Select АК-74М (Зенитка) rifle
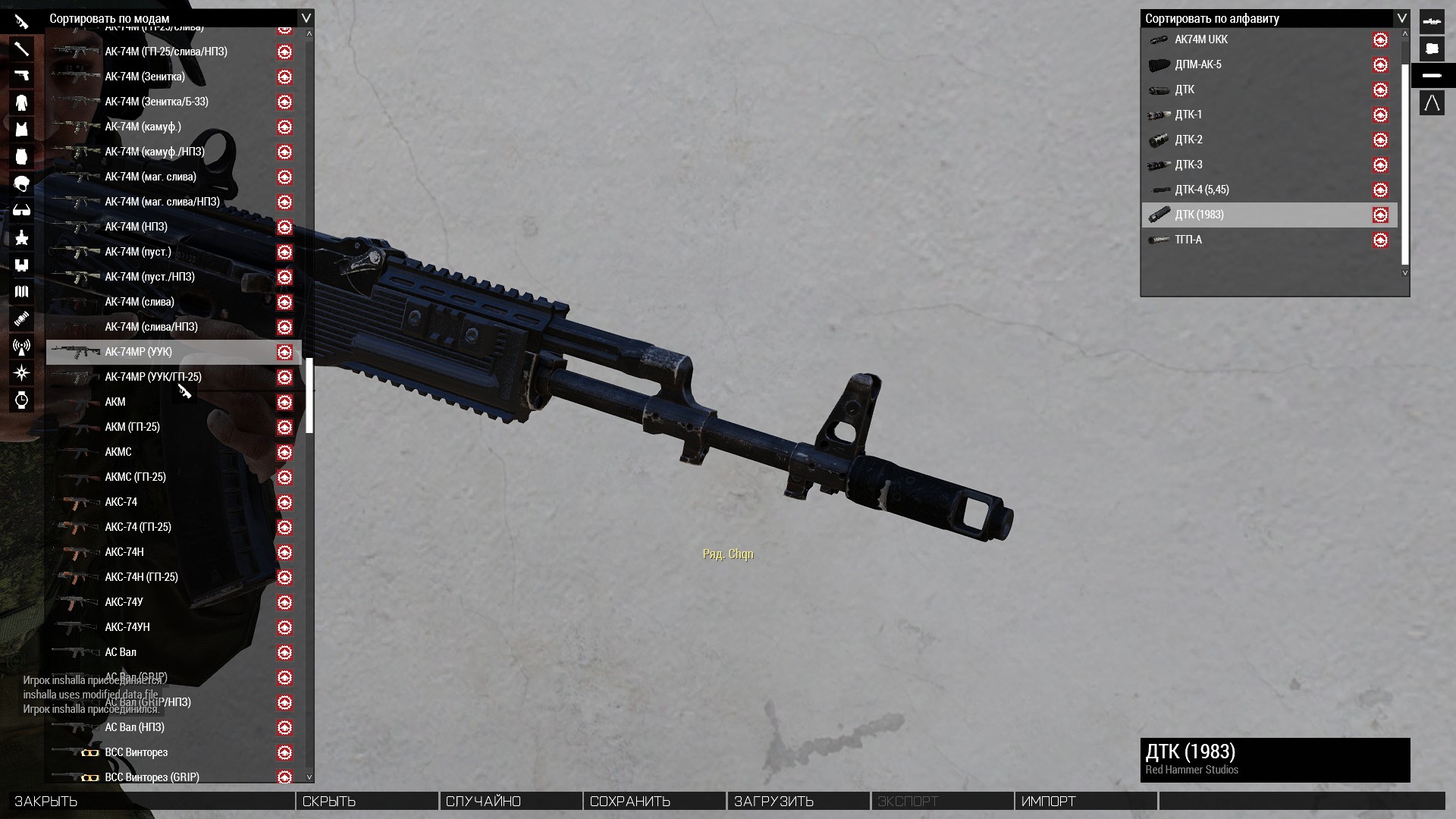Image resolution: width=1456 pixels, height=819 pixels. coord(145,77)
